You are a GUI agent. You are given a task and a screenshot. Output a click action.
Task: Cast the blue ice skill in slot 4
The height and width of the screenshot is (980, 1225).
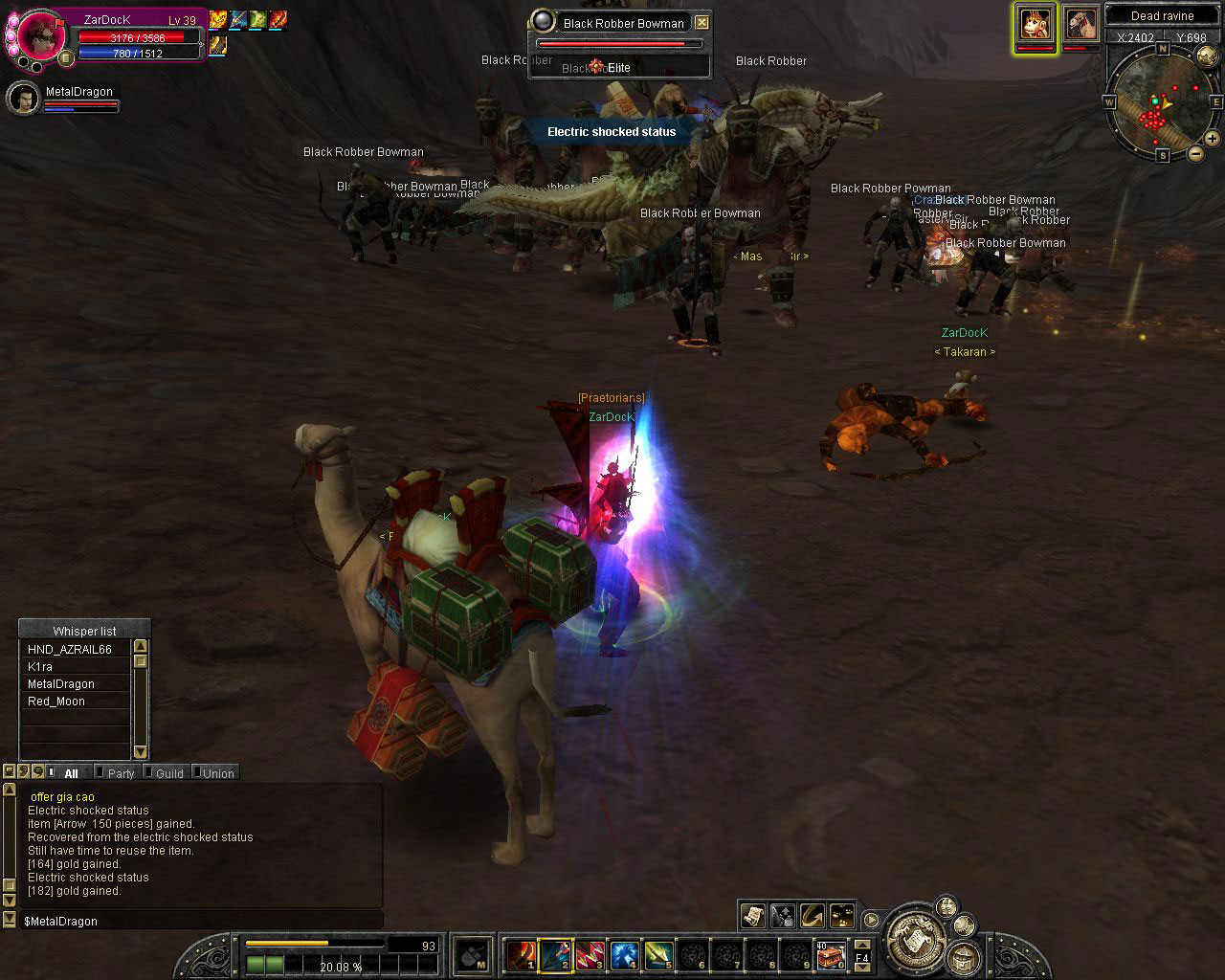tap(625, 954)
